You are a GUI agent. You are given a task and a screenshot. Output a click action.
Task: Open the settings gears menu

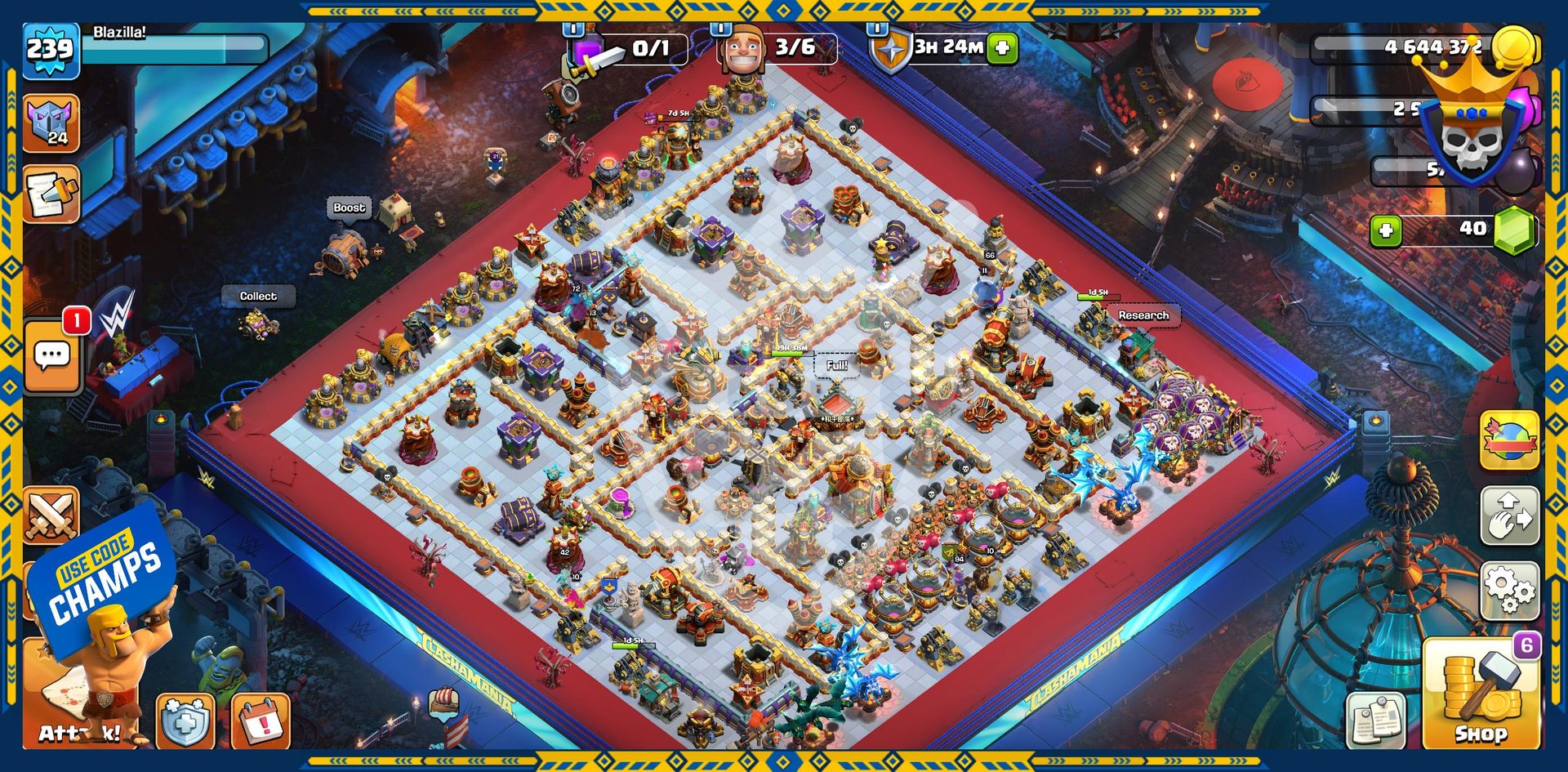pos(1509,590)
